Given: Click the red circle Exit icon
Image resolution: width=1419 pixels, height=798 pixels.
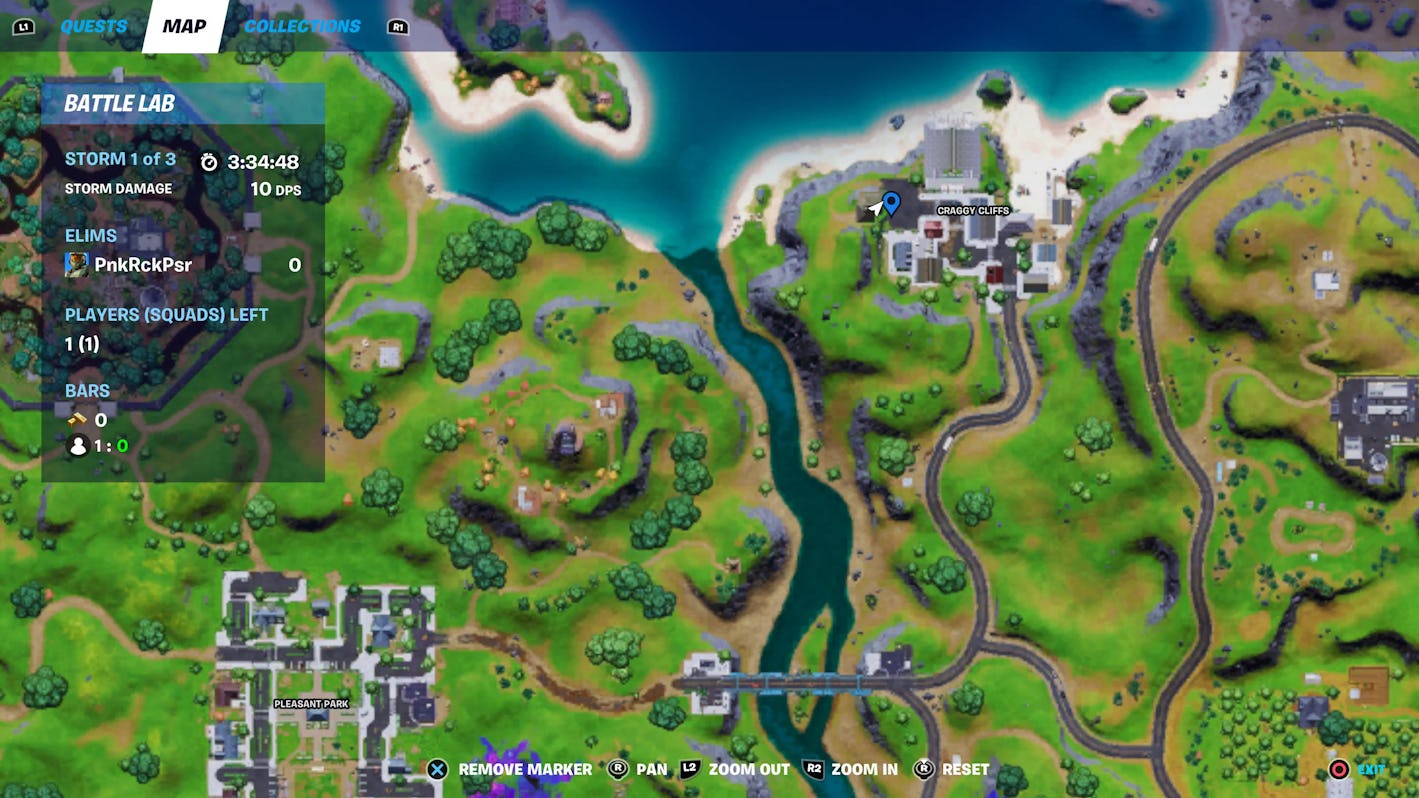Looking at the screenshot, I should tap(1338, 770).
